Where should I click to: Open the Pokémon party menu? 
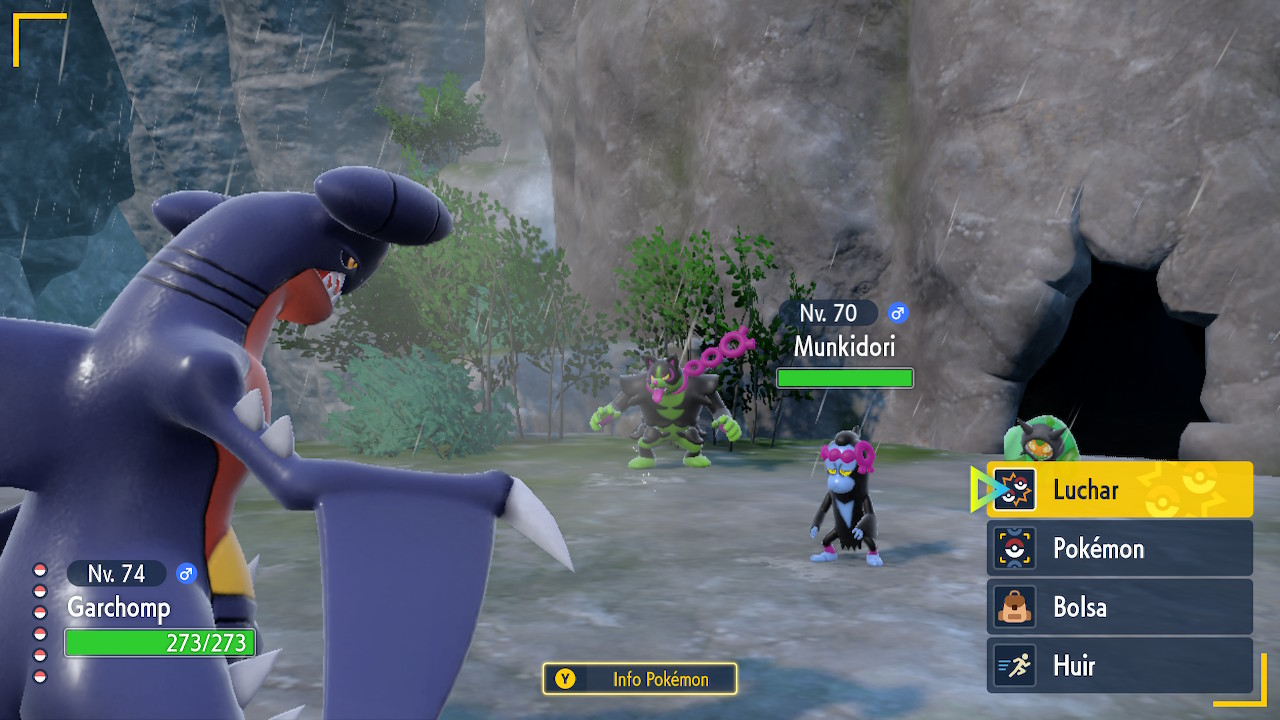[1119, 548]
